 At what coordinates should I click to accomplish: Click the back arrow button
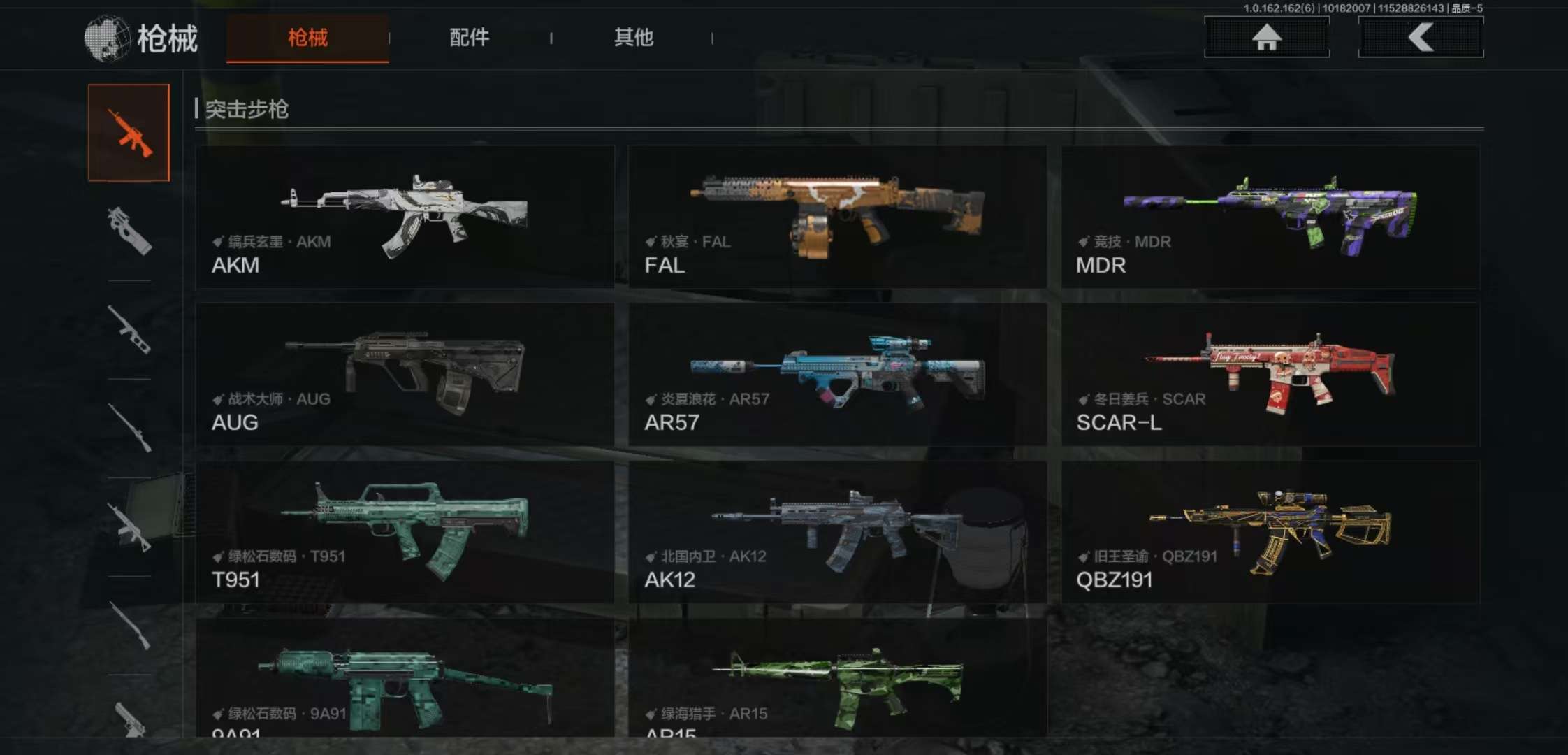[x=1420, y=37]
